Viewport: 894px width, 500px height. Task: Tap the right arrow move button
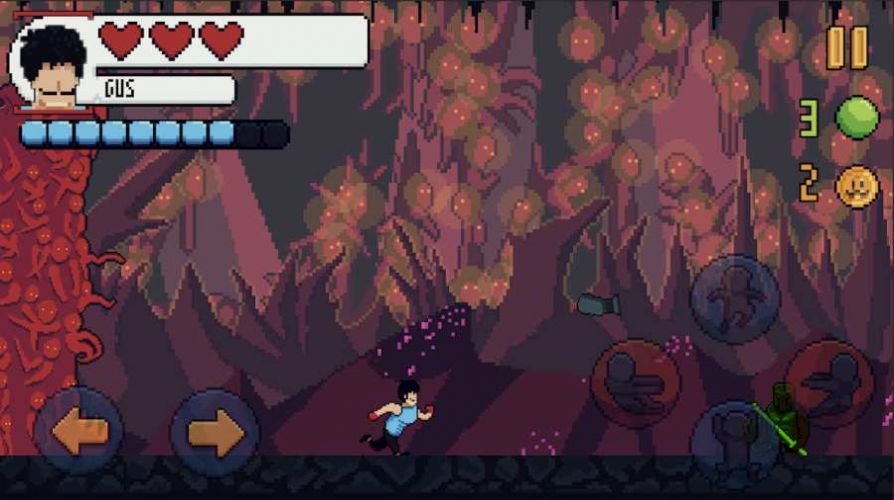(214, 432)
